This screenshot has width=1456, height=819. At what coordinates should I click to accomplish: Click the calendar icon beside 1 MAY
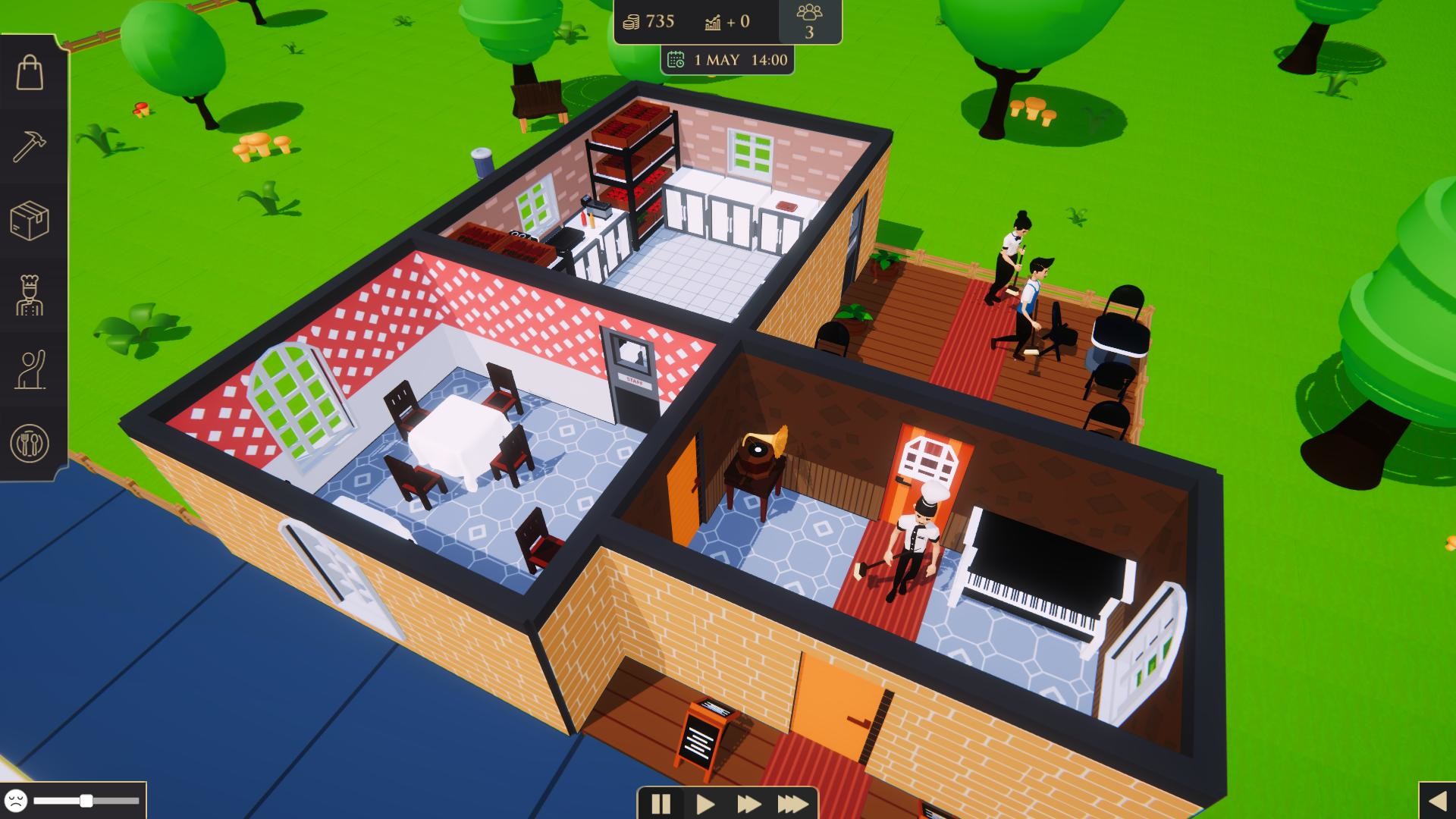tap(677, 58)
